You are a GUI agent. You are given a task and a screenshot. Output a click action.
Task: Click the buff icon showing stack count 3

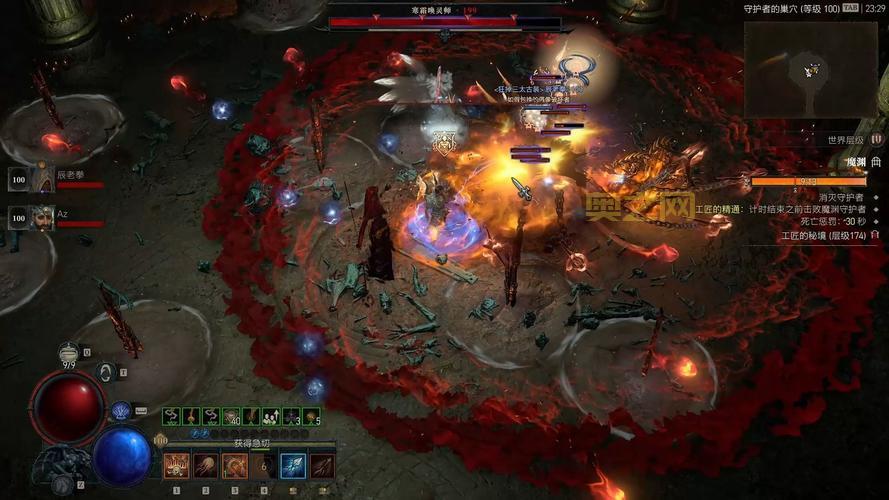point(292,416)
